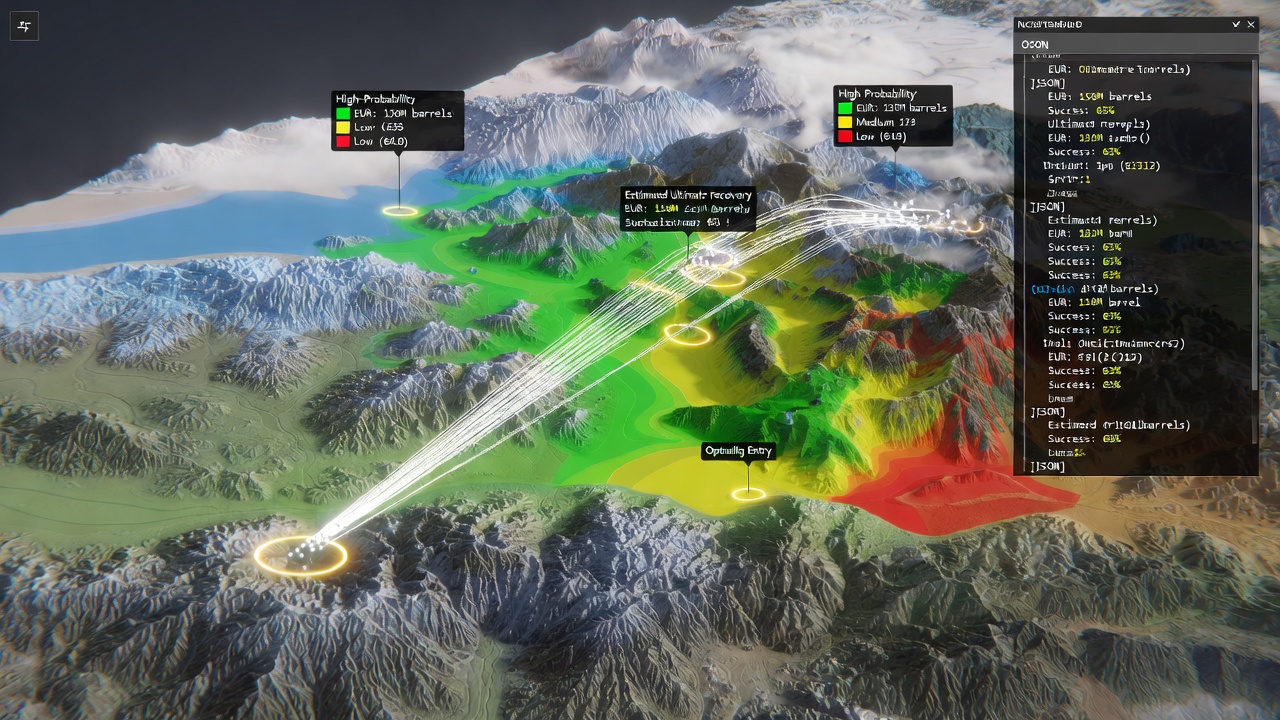
Task: Select the large glowing ring at the trajectories' origin
Action: (300, 554)
